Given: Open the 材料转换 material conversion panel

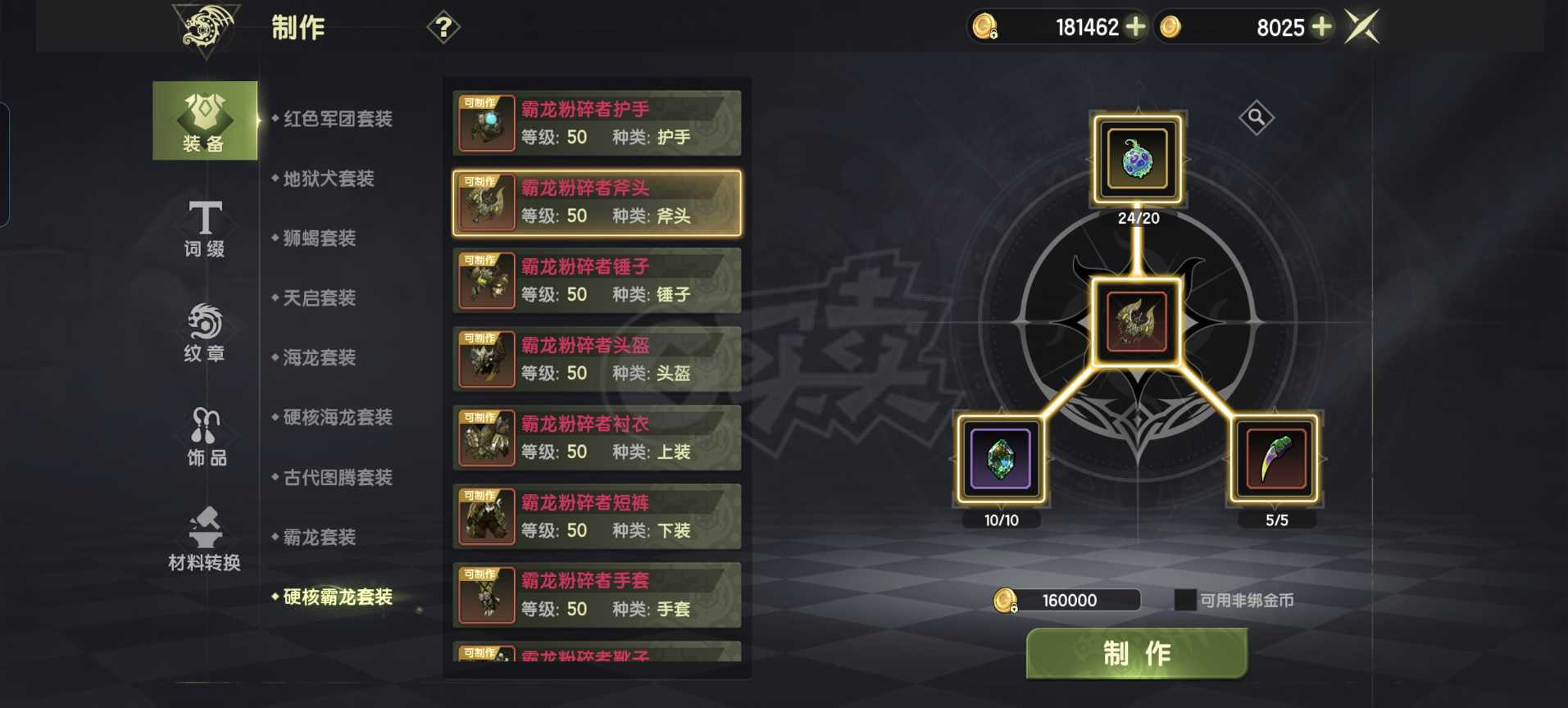Looking at the screenshot, I should 203,541.
